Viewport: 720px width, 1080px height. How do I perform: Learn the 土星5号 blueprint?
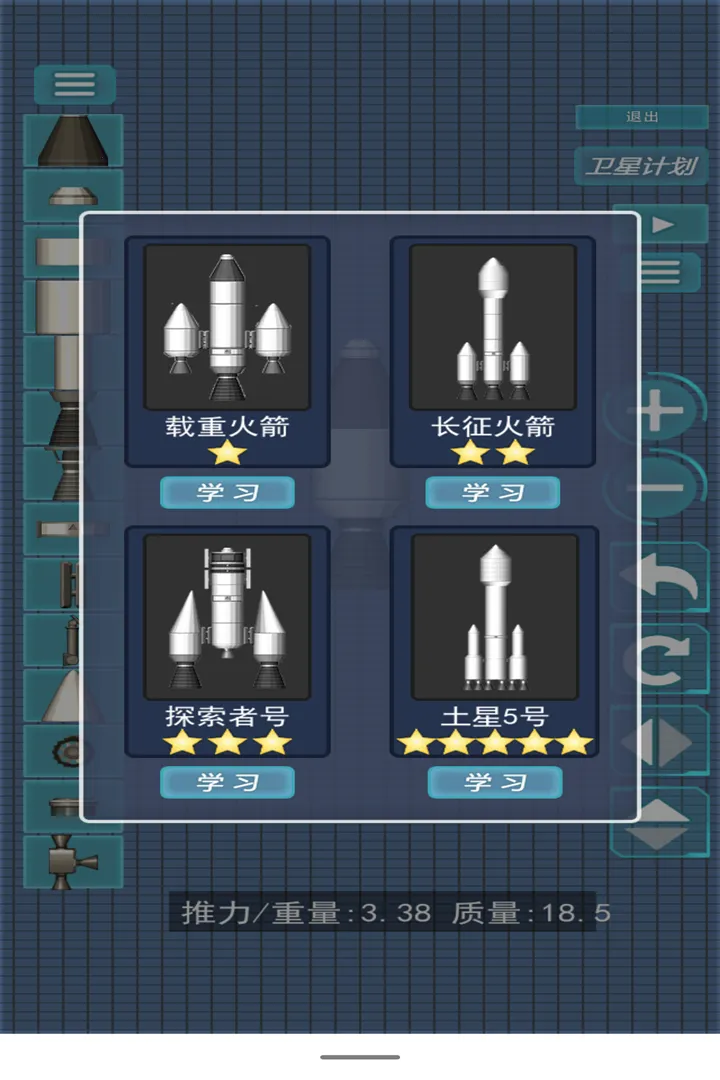(494, 782)
